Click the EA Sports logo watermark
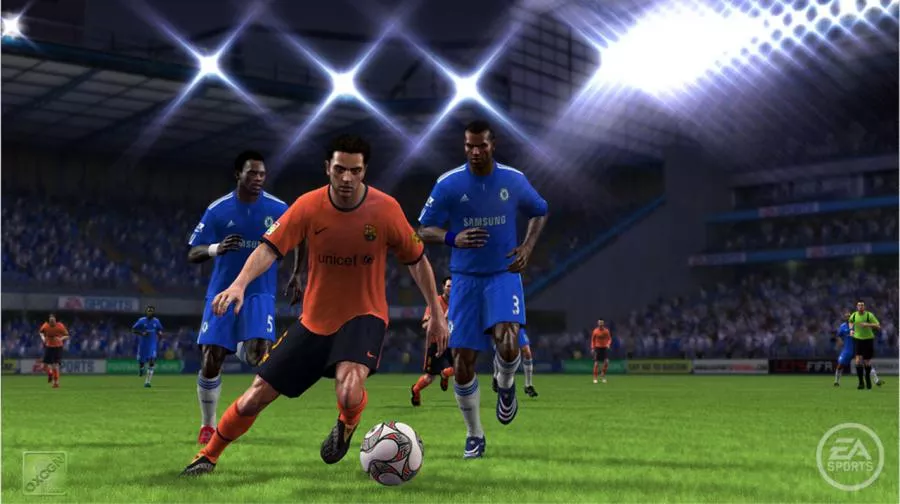The height and width of the screenshot is (504, 900). click(x=849, y=457)
